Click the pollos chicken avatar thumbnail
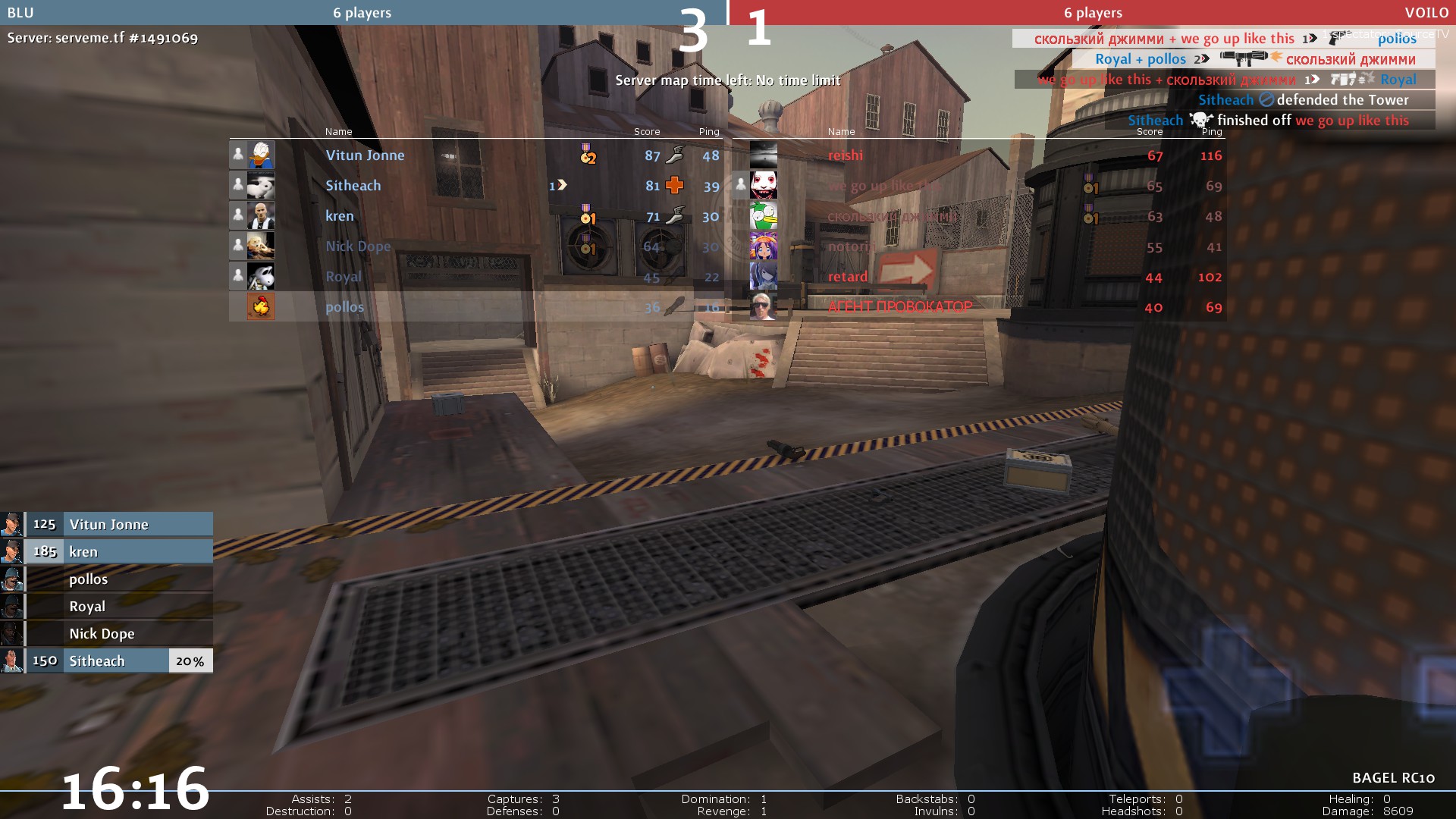 click(x=261, y=307)
